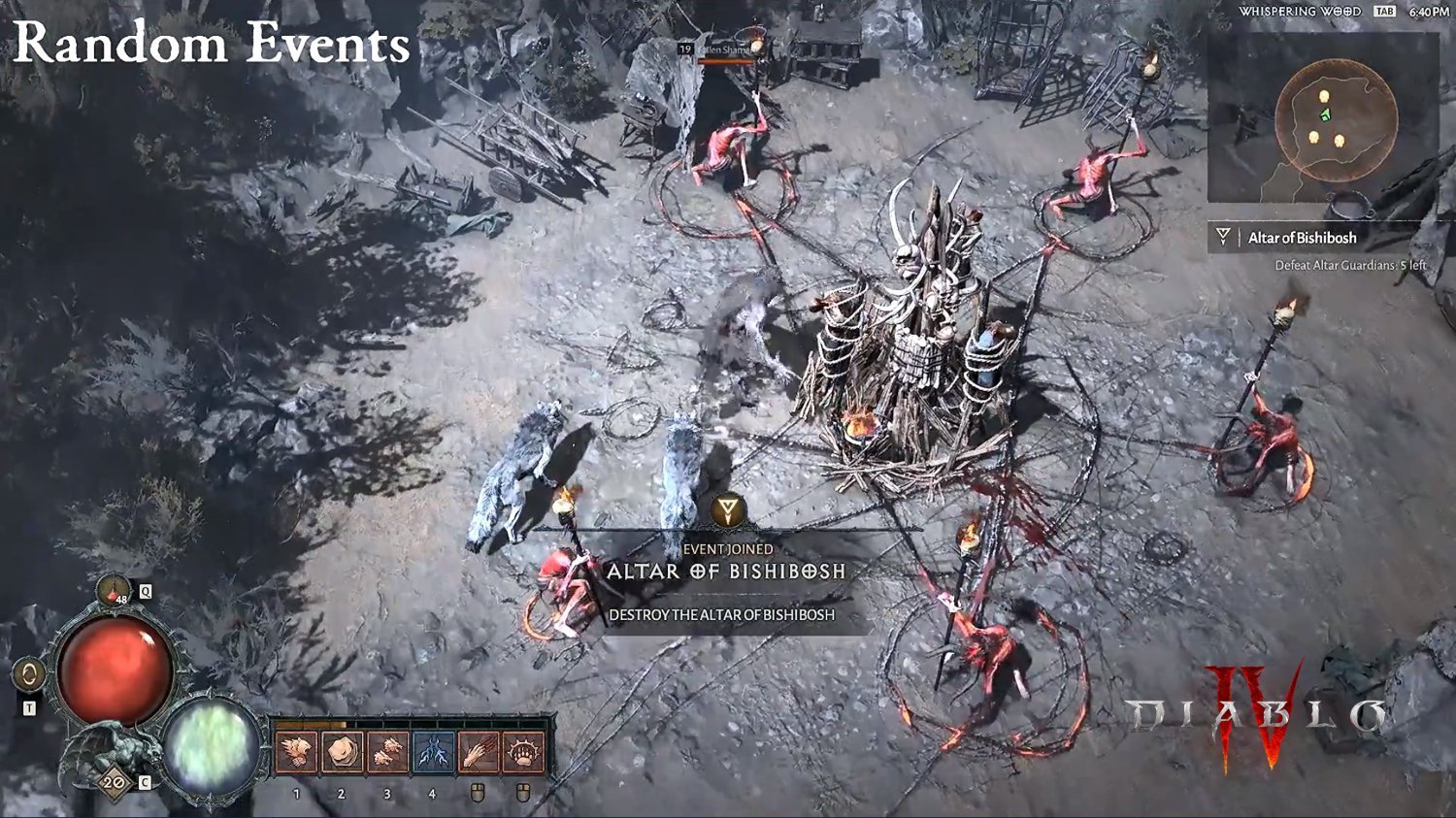Cast the blue lightning skill in slot 4
Screen dimensions: 1456x818
click(433, 752)
